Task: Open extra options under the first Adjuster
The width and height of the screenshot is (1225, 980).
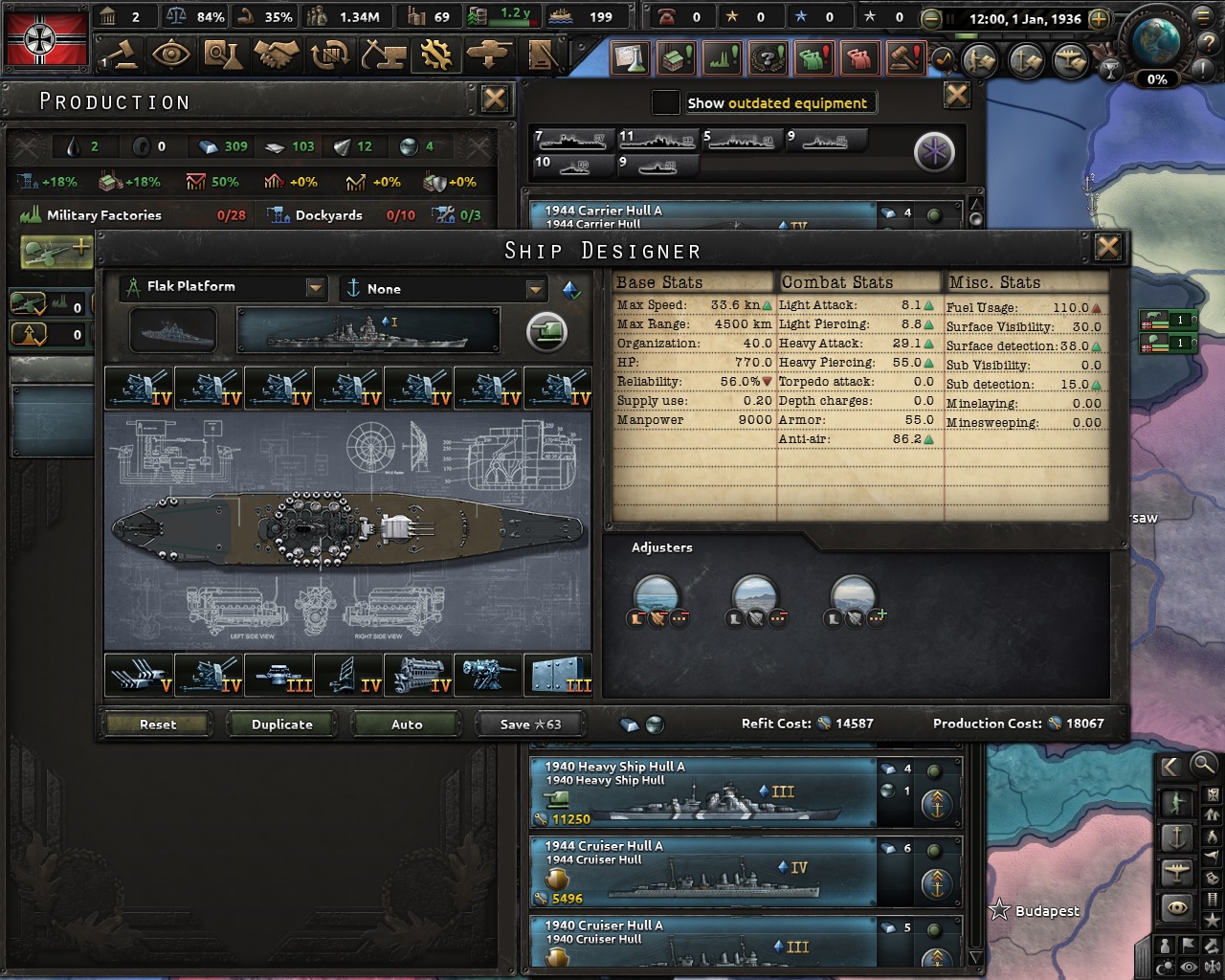Action: (x=679, y=619)
